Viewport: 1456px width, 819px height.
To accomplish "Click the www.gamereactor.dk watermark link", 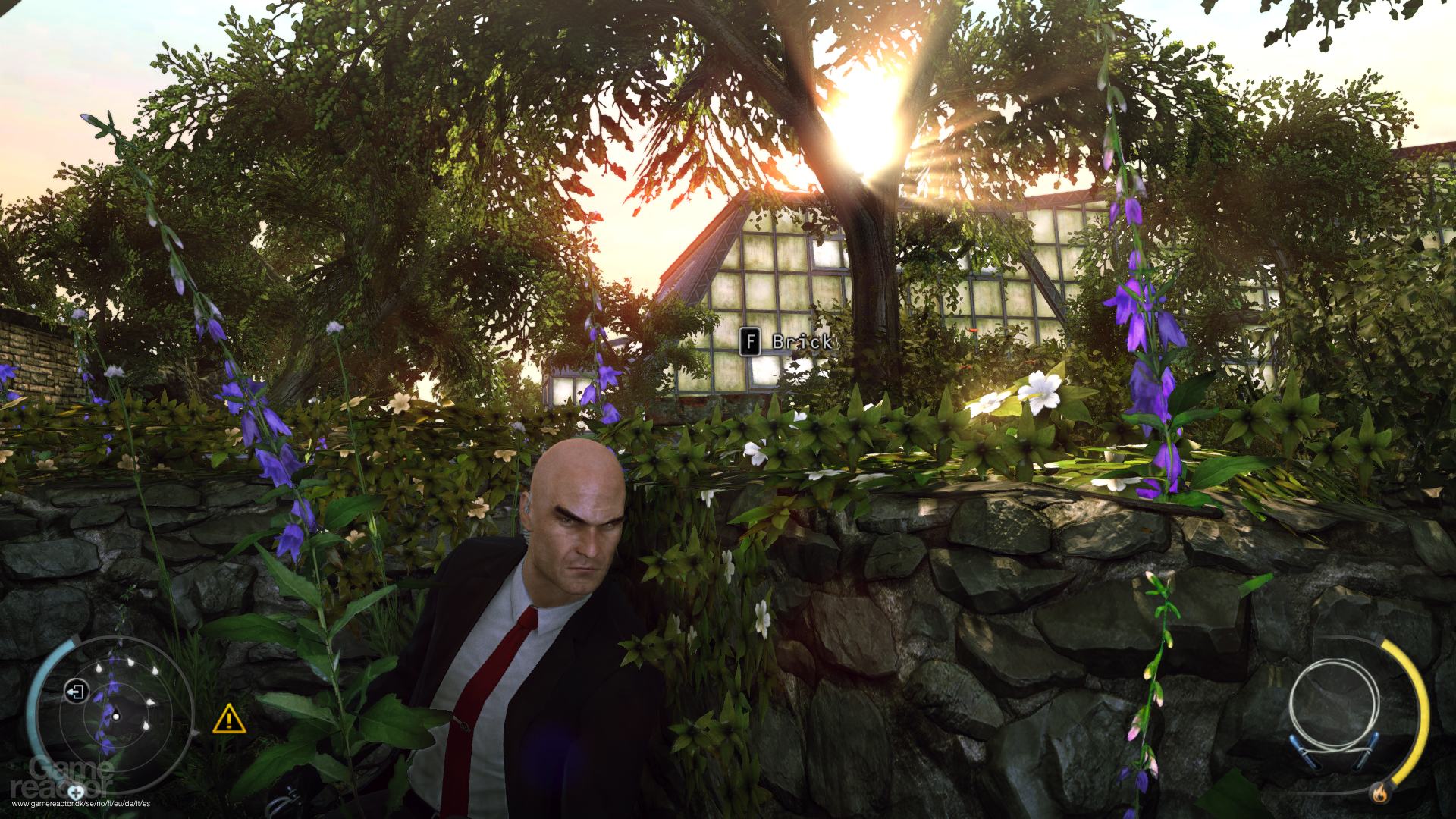I will point(80,804).
